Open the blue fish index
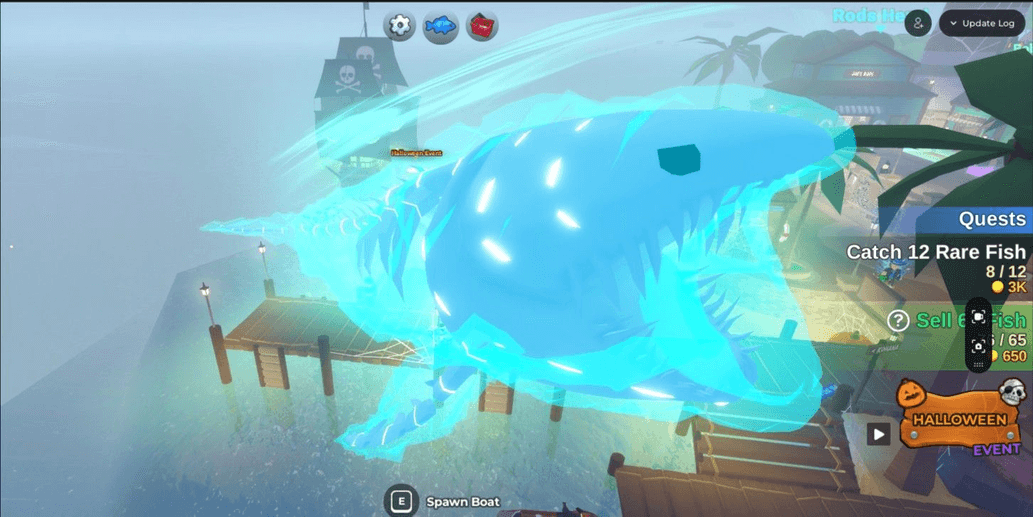This screenshot has width=1033, height=517. 440,26
